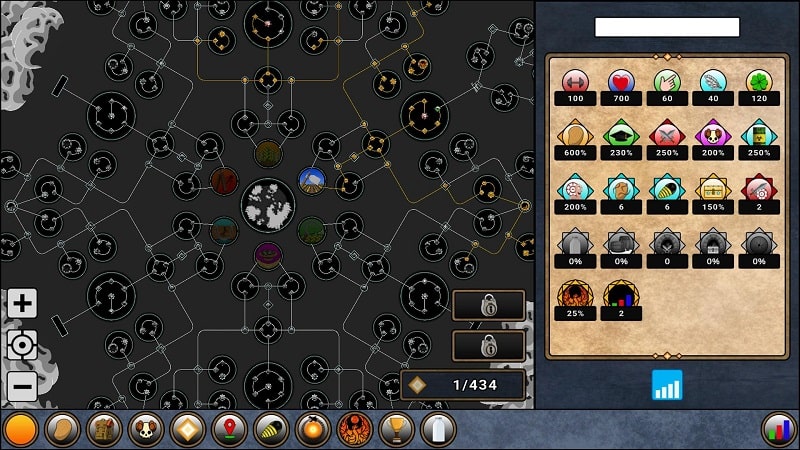This screenshot has height=450, width=800.
Task: Open the map pin location button
Action: [229, 430]
